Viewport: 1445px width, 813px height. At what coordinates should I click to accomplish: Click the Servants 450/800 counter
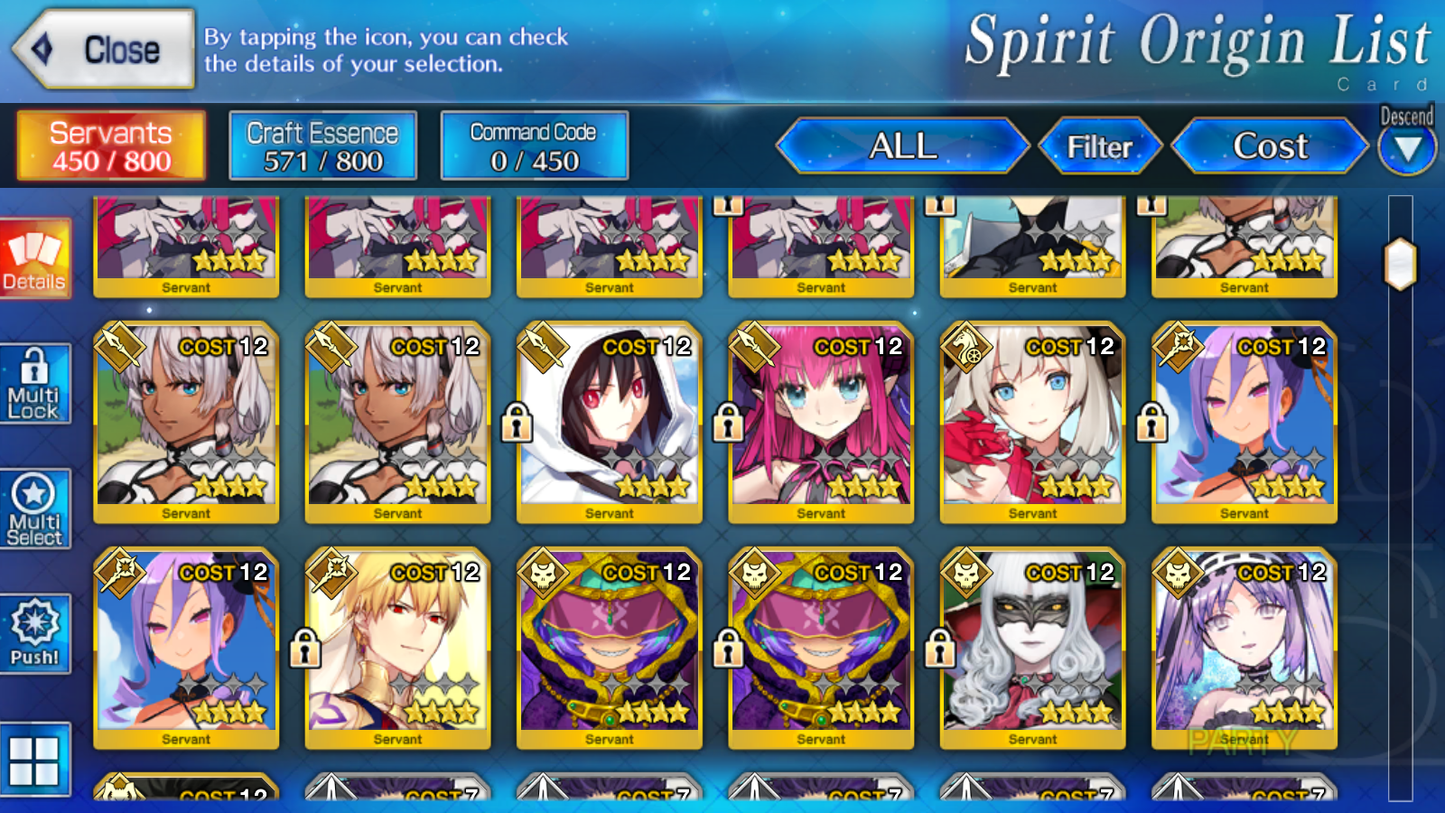(x=110, y=145)
